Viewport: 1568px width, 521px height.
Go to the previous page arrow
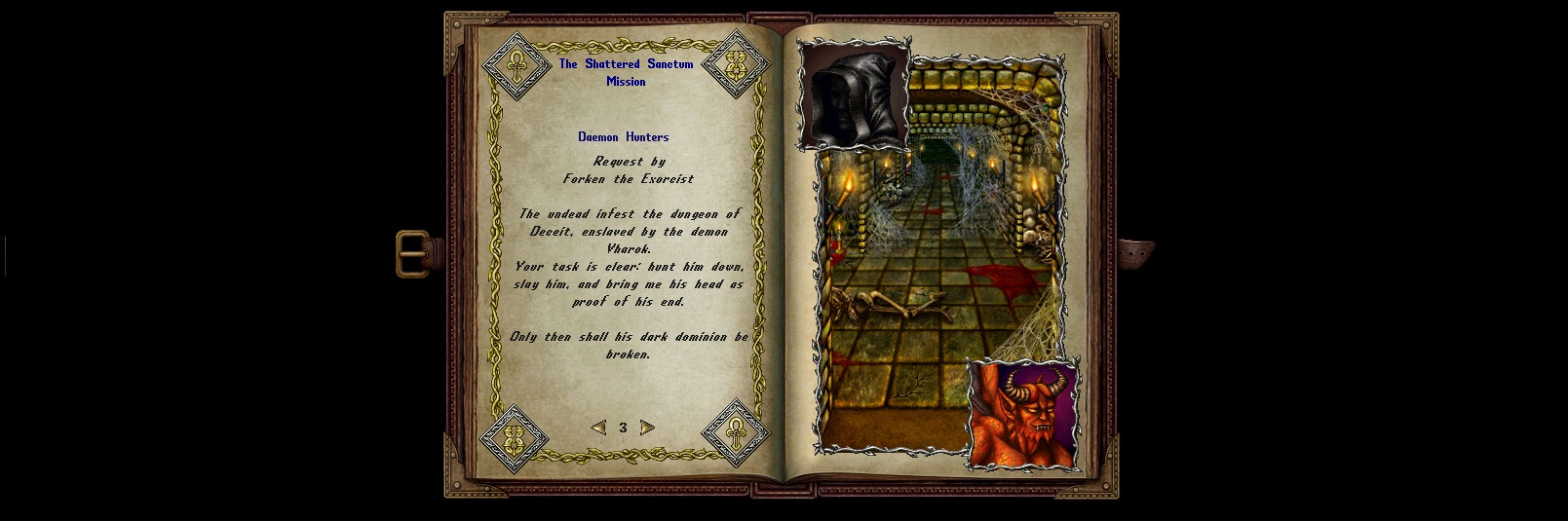598,428
